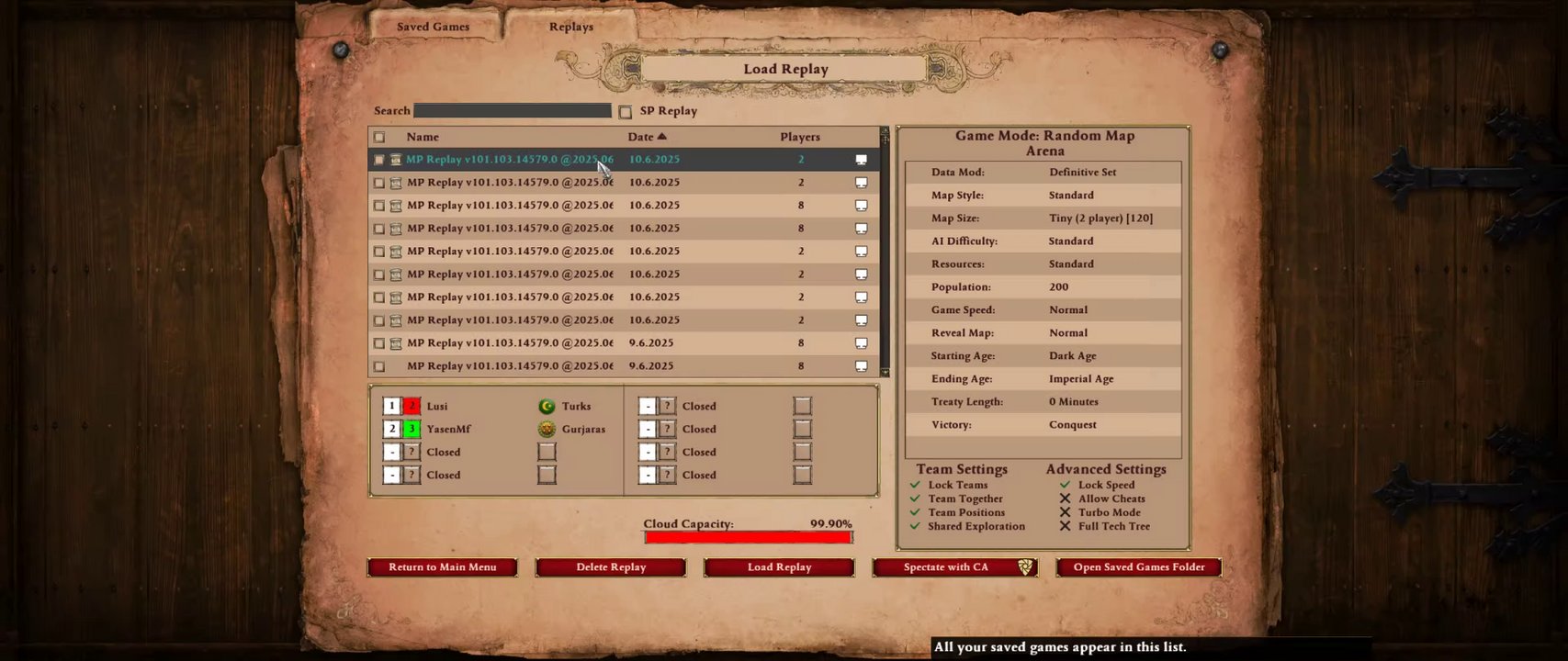The height and width of the screenshot is (661, 1568).
Task: Click the Lusi player entry
Action: pyautogui.click(x=437, y=406)
